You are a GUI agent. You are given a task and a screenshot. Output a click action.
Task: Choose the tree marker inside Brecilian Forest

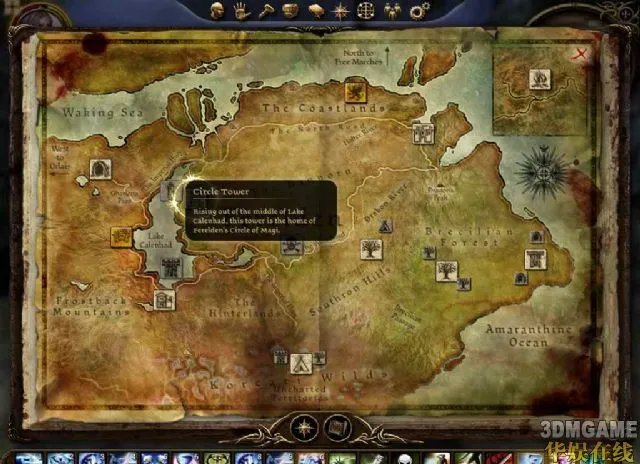[x=443, y=269]
